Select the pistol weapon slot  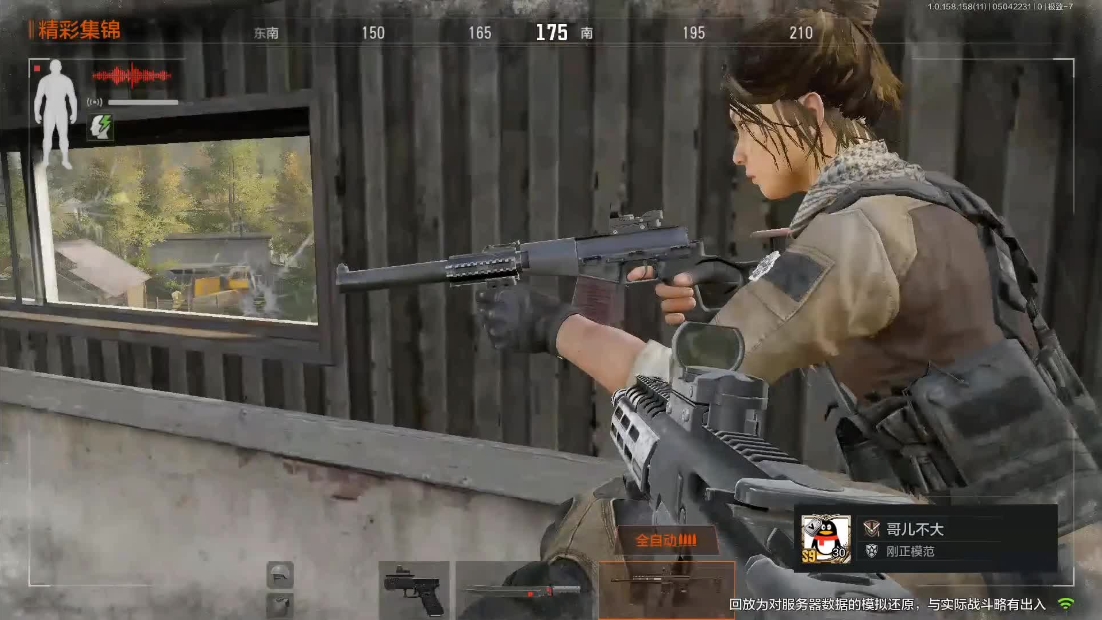tap(413, 589)
